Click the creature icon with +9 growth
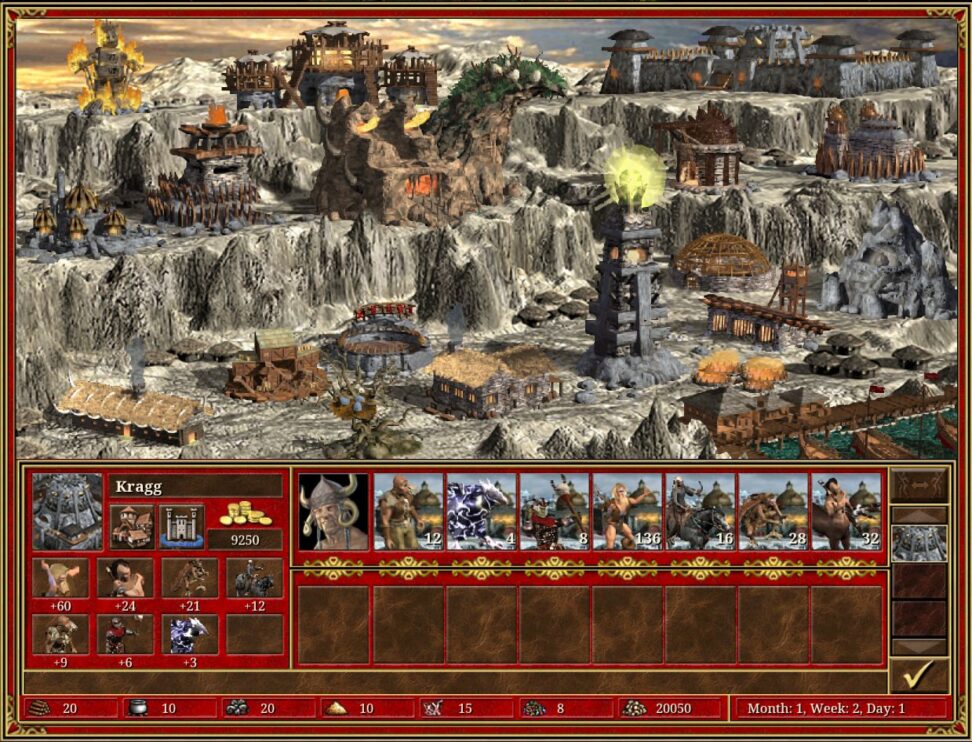Viewport: 972px width, 742px height. (61, 634)
